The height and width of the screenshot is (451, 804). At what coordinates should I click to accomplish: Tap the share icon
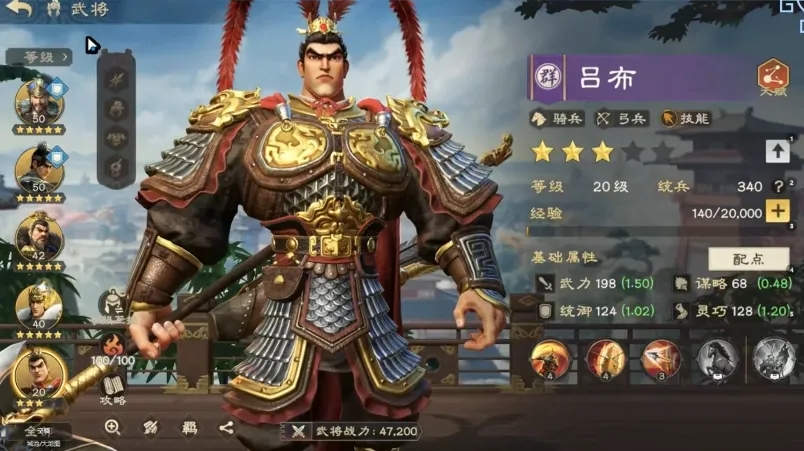coord(226,427)
